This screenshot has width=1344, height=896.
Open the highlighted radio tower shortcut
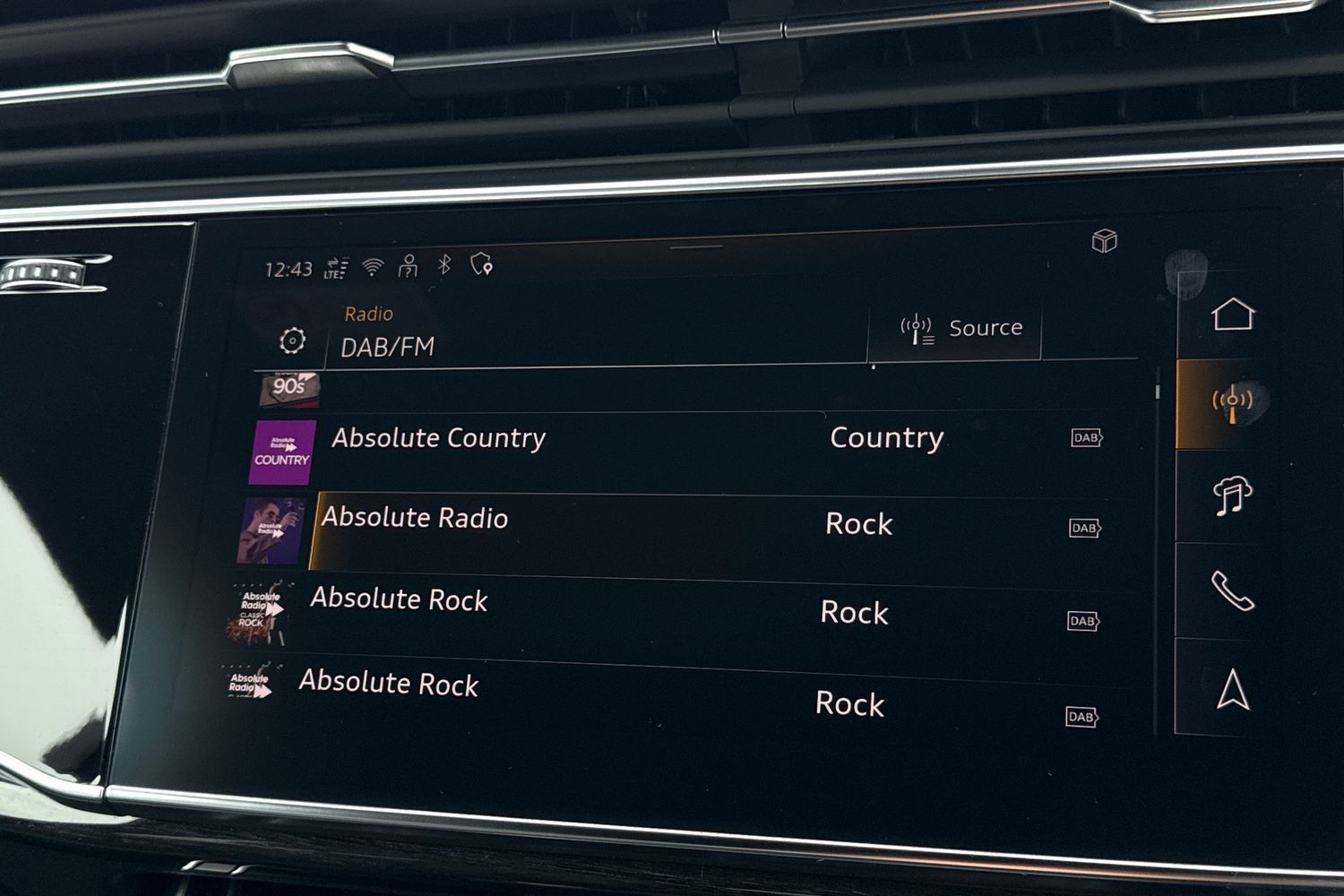(1232, 401)
